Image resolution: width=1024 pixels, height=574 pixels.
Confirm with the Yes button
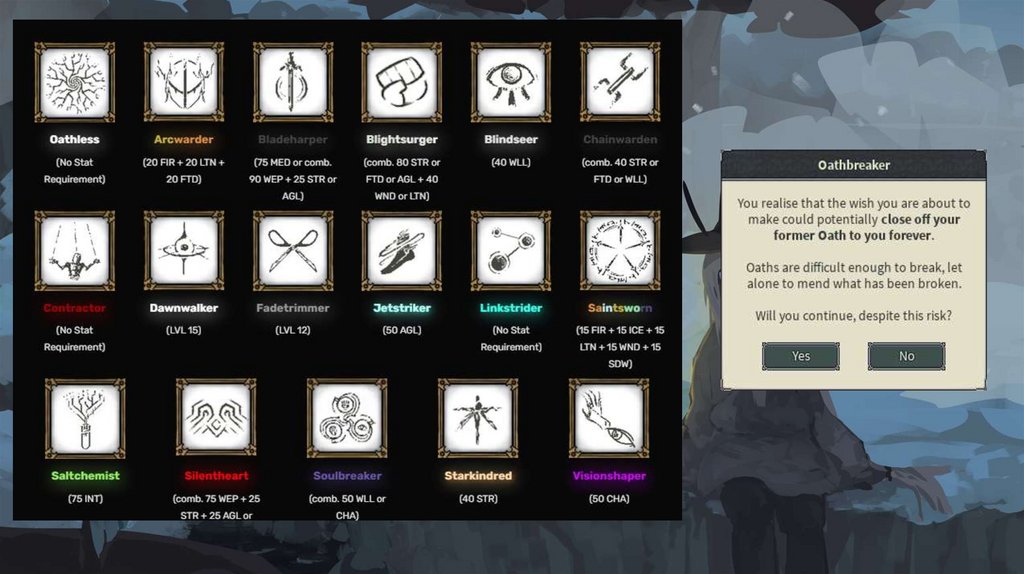pyautogui.click(x=800, y=356)
